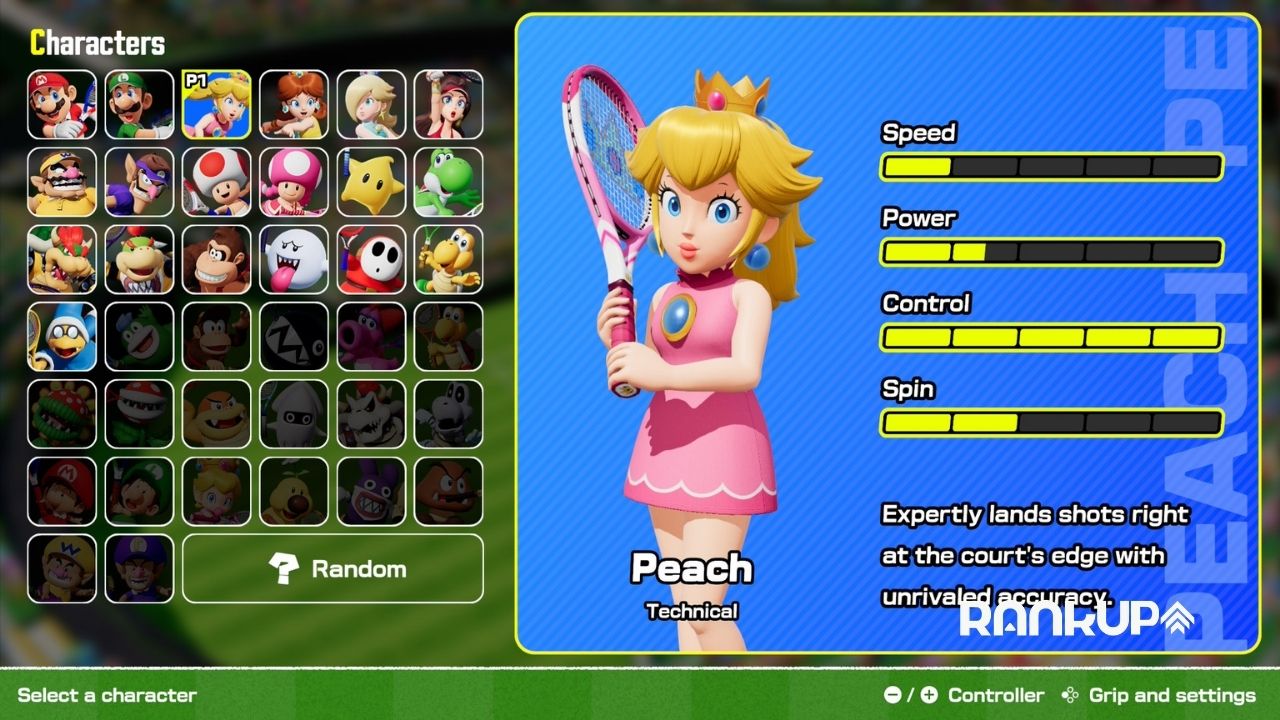The width and height of the screenshot is (1280, 720).
Task: Choose Rosalina as your character
Action: coord(371,104)
